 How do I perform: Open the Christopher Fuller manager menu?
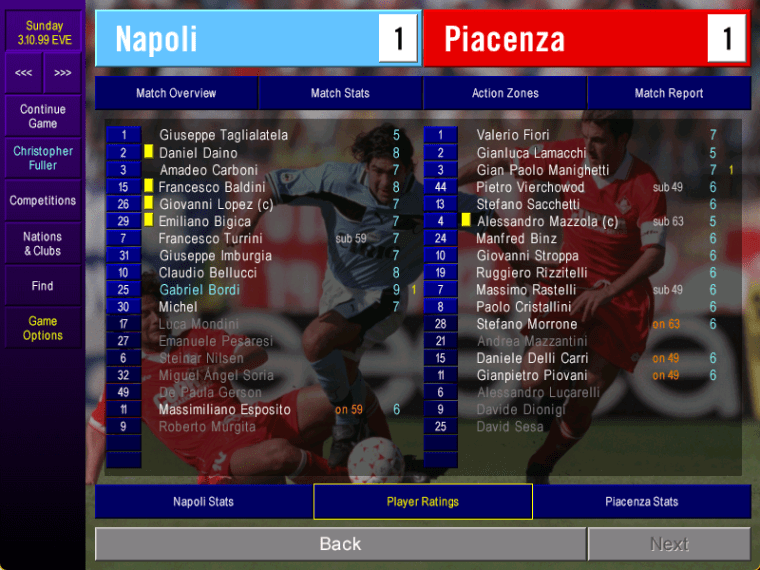(43, 158)
